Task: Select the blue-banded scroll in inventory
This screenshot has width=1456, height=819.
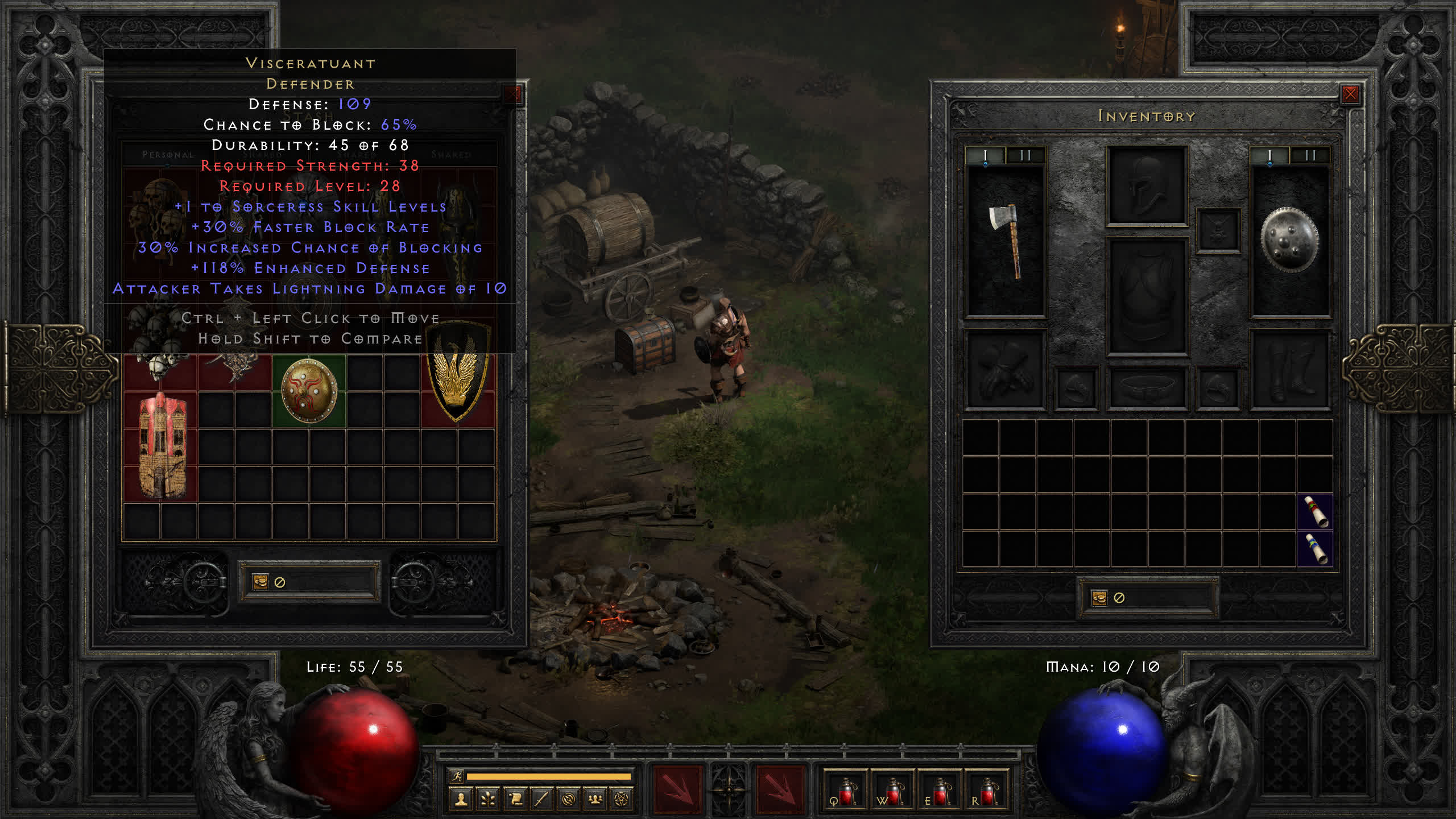Action: point(1315,549)
